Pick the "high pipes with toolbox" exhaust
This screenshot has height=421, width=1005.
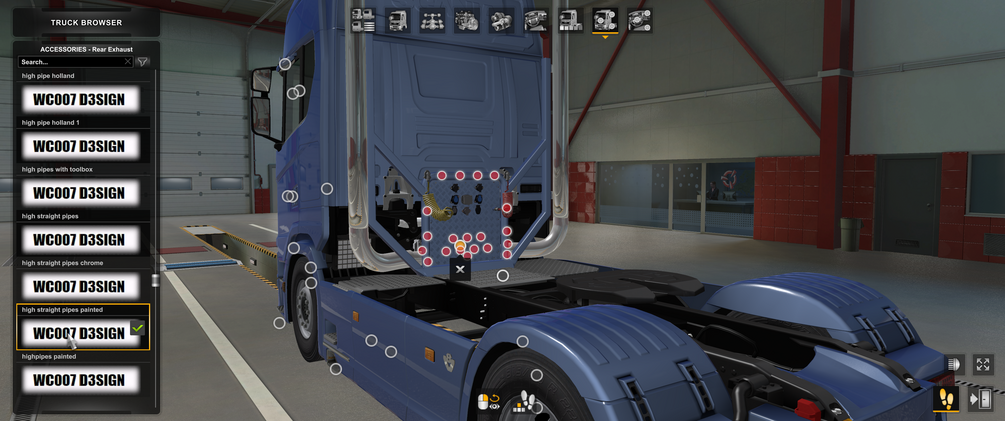(x=79, y=193)
